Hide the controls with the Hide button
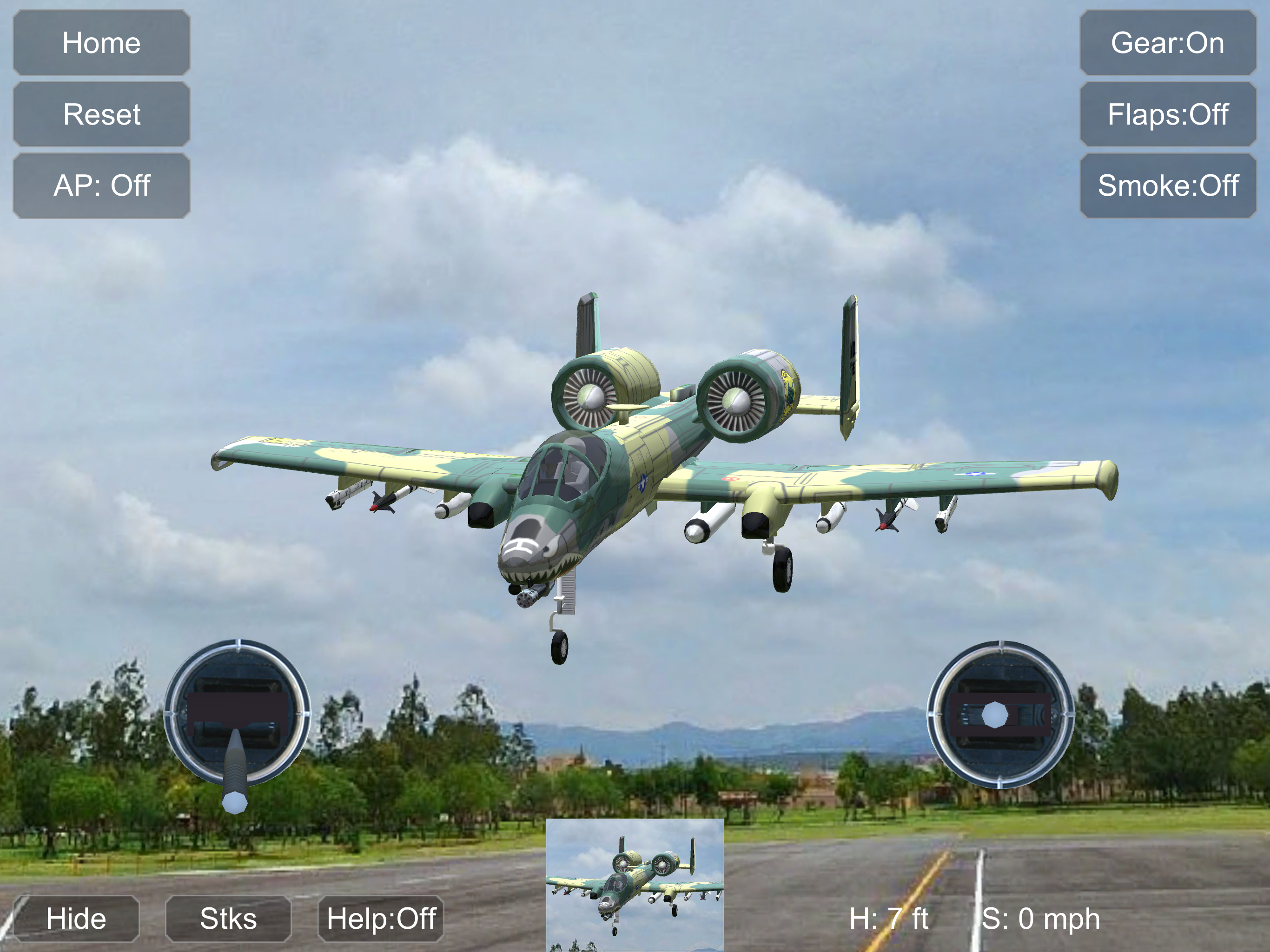1270x952 pixels. pyautogui.click(x=76, y=918)
